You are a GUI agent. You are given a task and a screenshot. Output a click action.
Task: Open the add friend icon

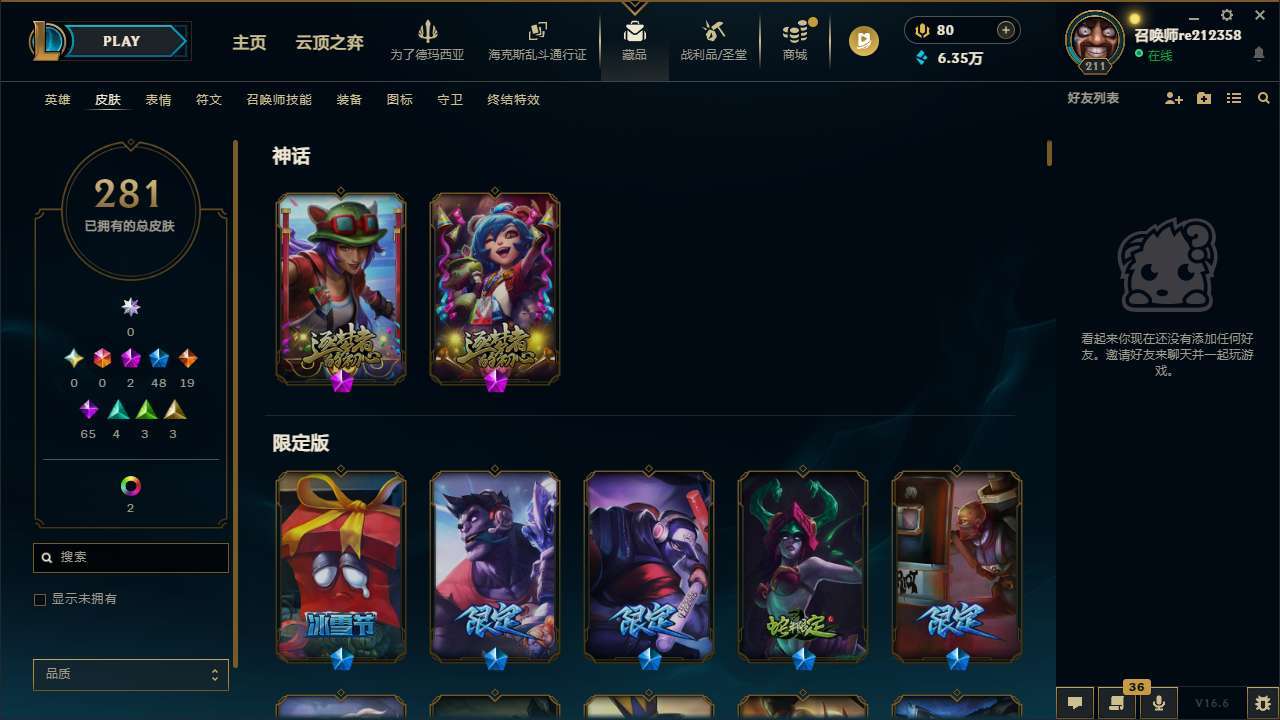[x=1172, y=98]
